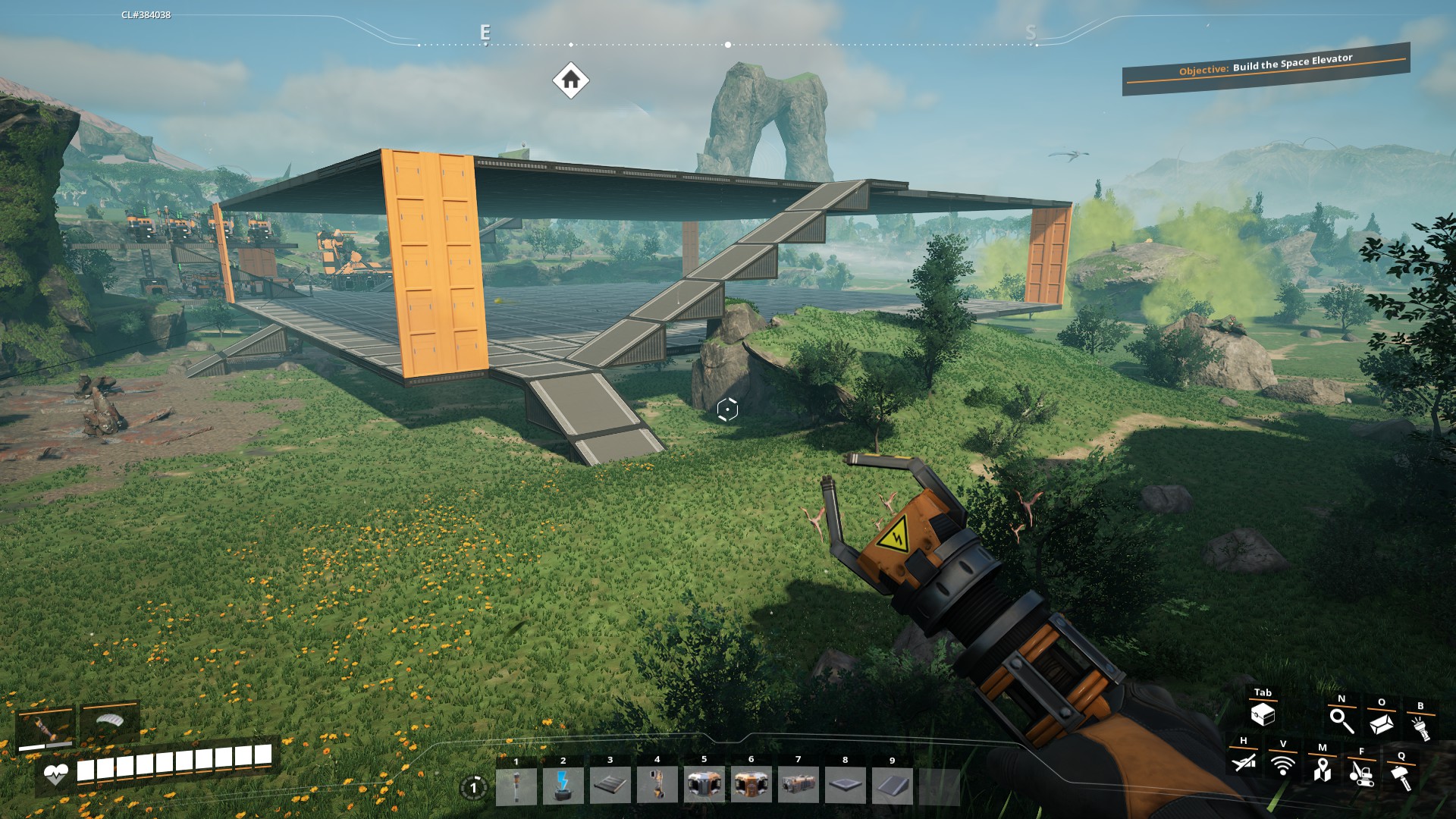This screenshot has width=1456, height=819.
Task: Activate the resource scanner signal icon
Action: 1282,766
